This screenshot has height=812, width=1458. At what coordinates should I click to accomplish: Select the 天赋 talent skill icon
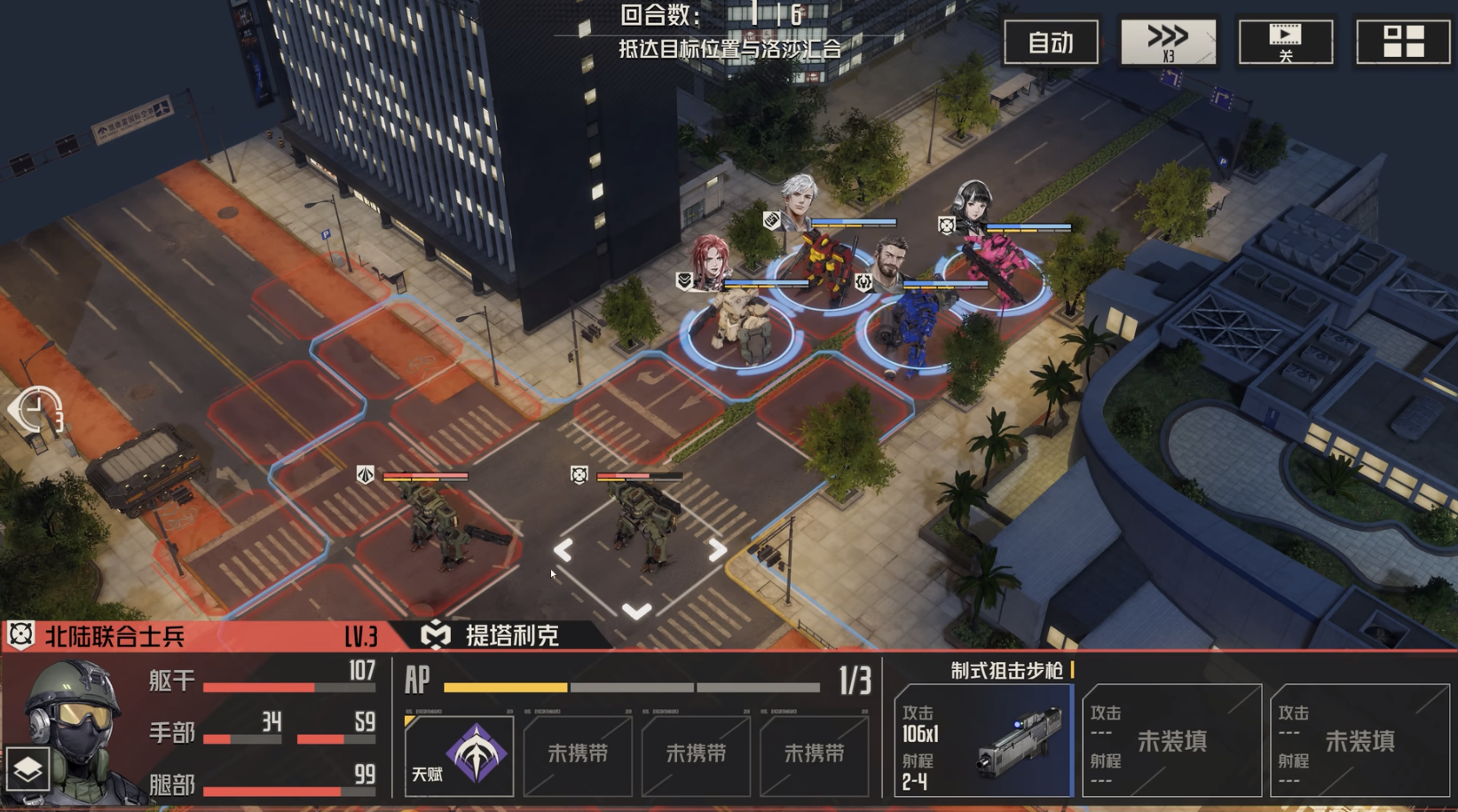click(x=459, y=754)
